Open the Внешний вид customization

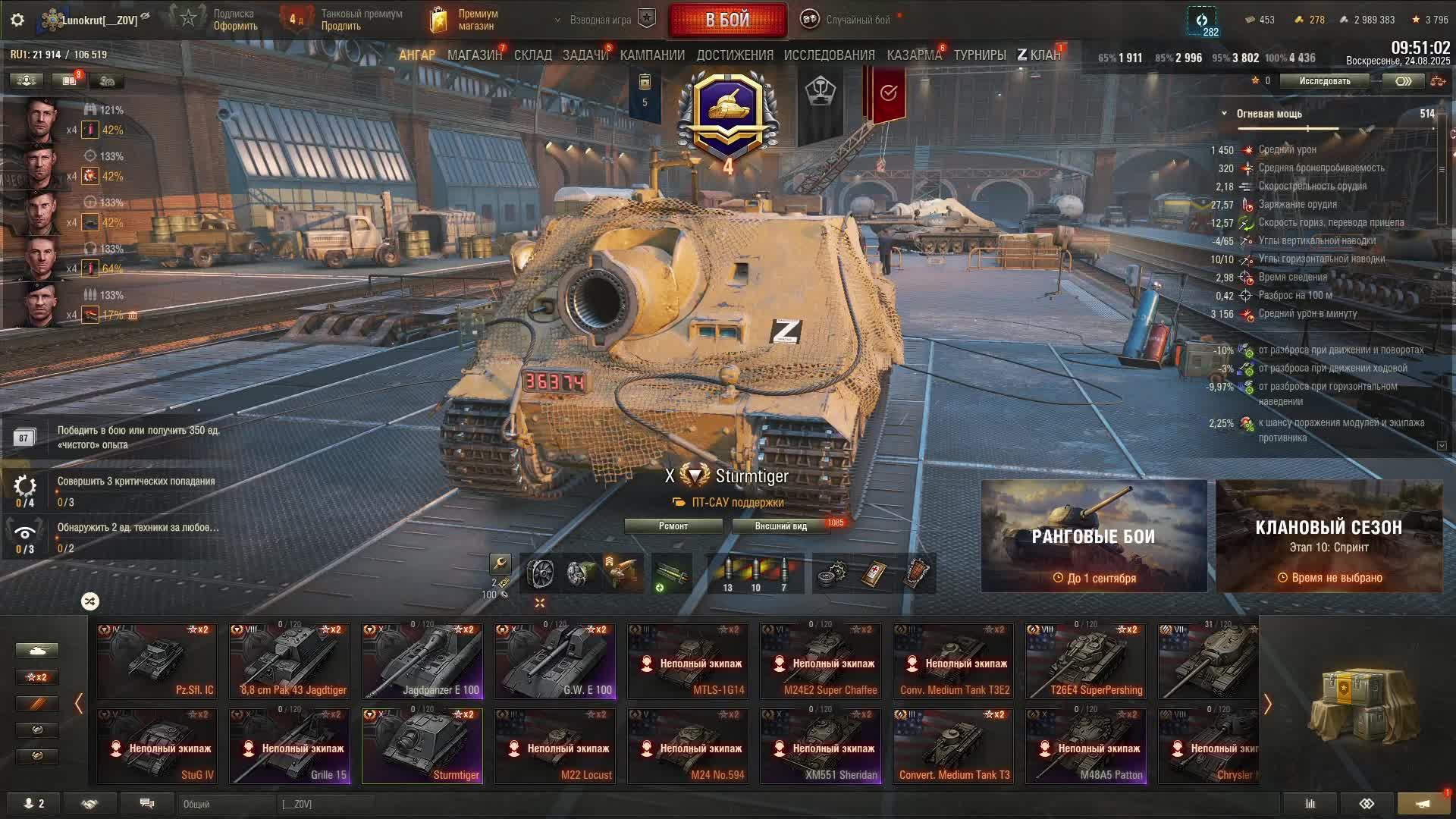point(781,526)
